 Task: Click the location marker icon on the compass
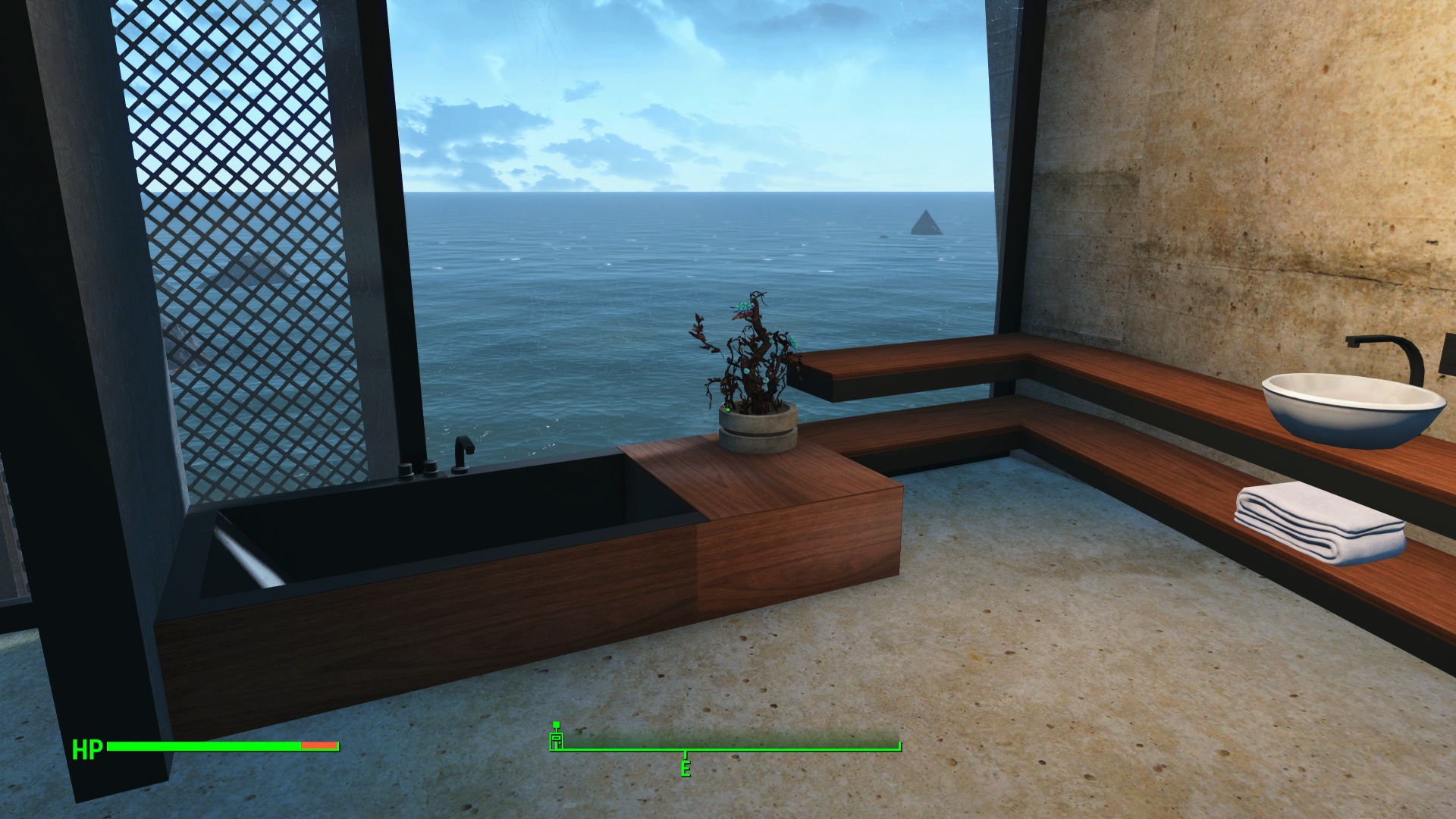coord(557,739)
